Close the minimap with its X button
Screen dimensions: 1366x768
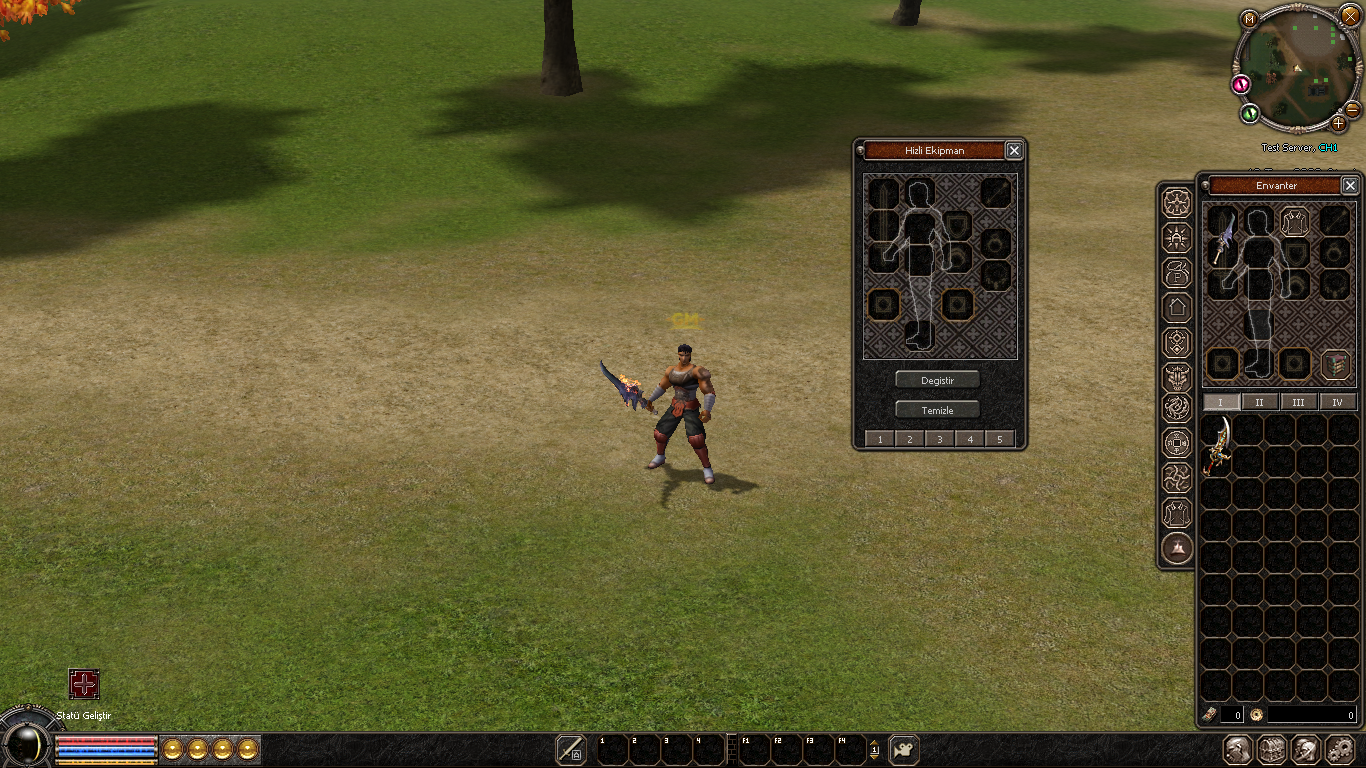1350,15
